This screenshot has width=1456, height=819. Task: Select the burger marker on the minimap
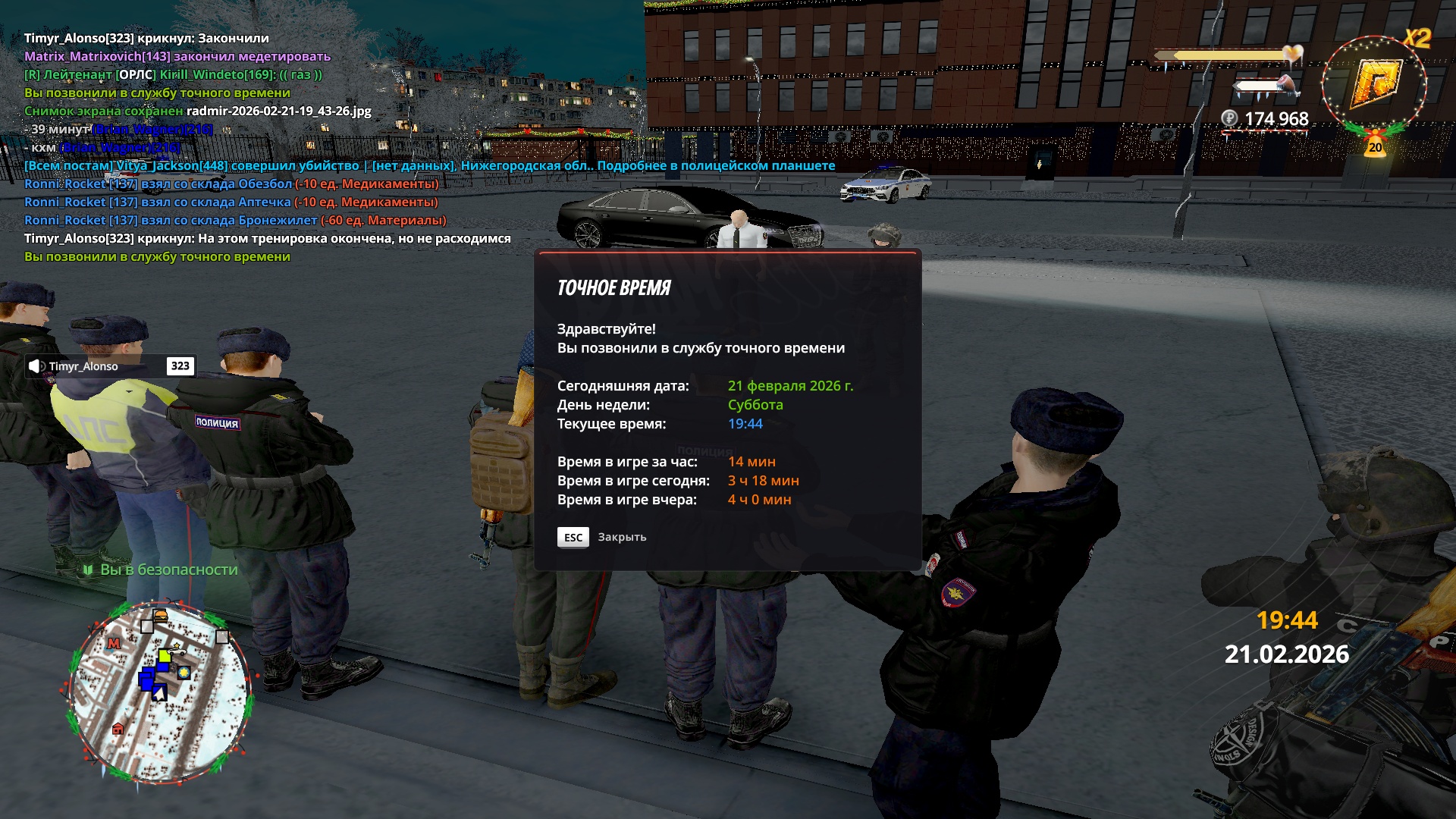pyautogui.click(x=160, y=615)
